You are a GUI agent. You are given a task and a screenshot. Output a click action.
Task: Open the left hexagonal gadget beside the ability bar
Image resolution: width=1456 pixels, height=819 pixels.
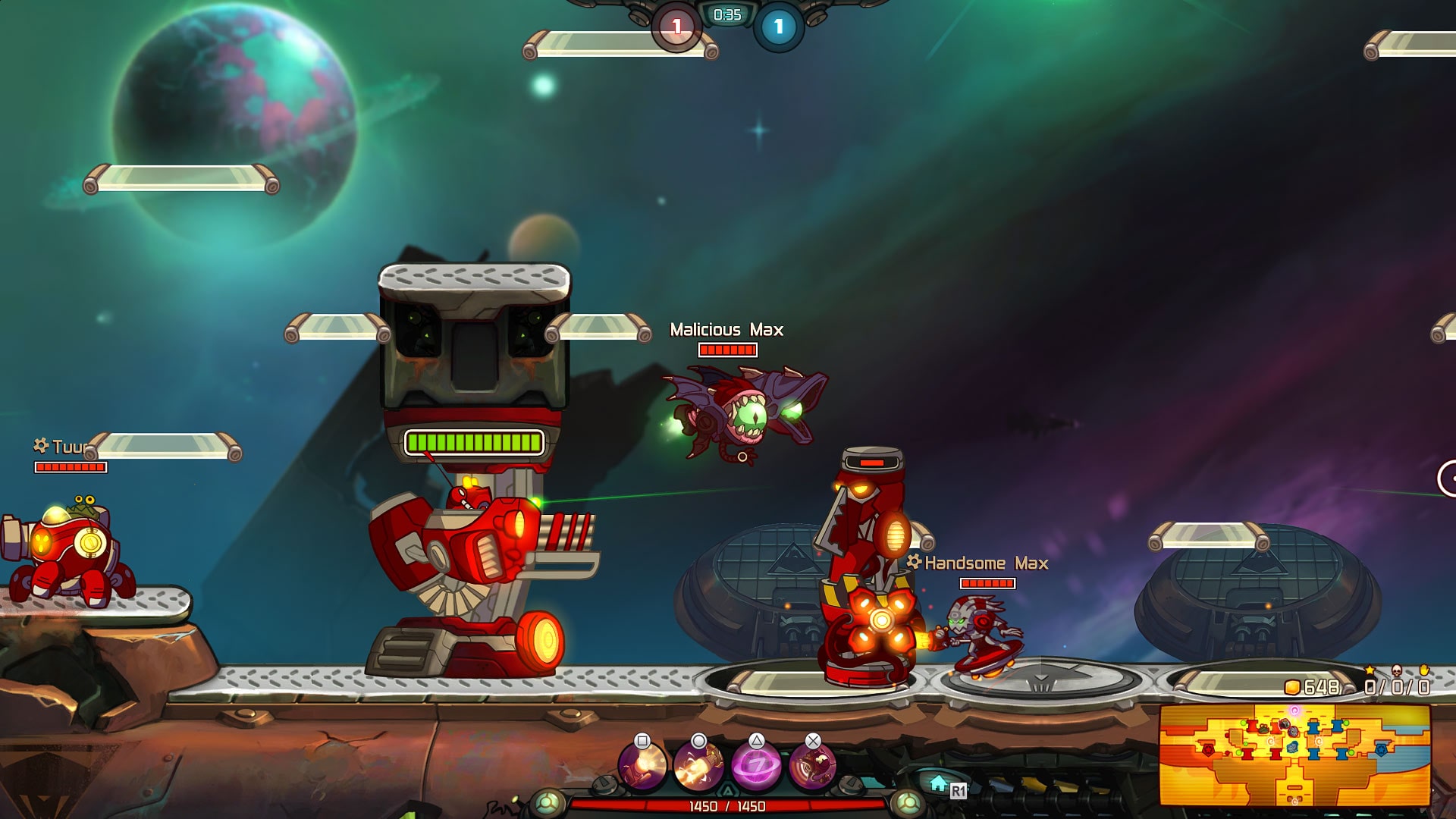coord(606,784)
